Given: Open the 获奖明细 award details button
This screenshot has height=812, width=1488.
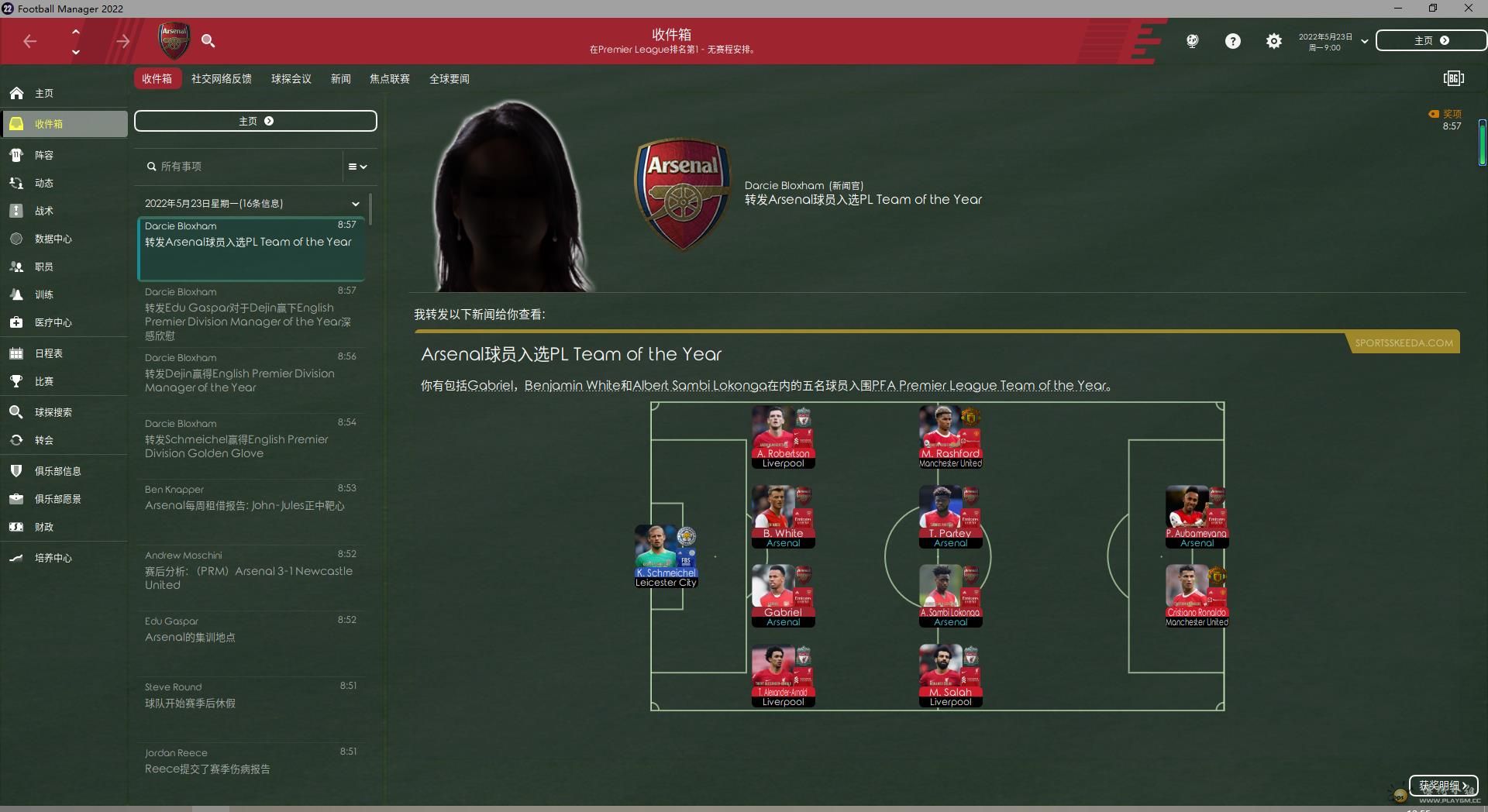Looking at the screenshot, I should [x=1442, y=786].
